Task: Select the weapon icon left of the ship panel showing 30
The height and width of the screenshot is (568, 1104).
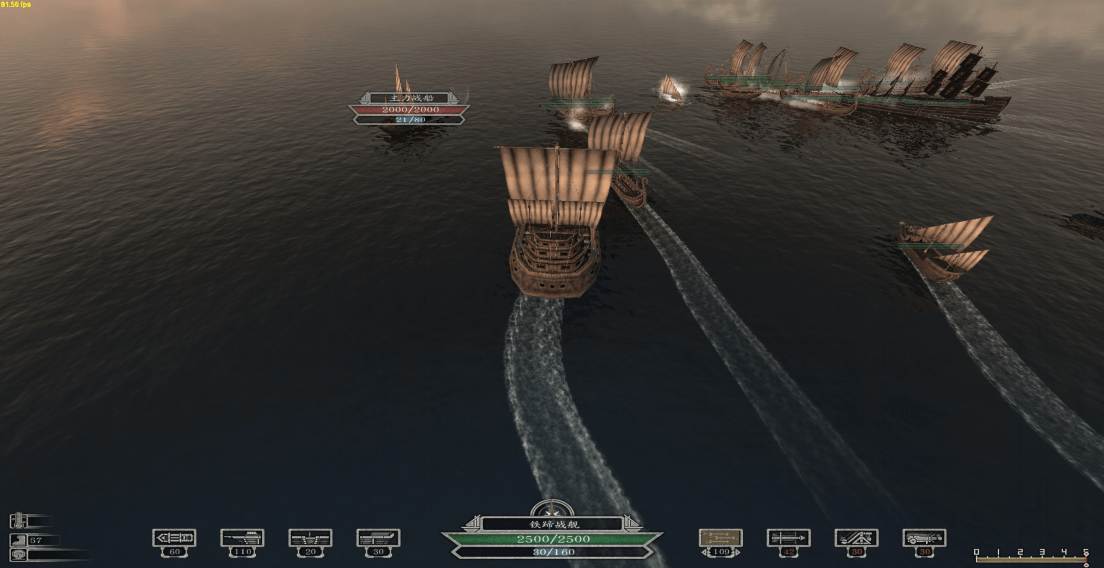Action: 378,538
